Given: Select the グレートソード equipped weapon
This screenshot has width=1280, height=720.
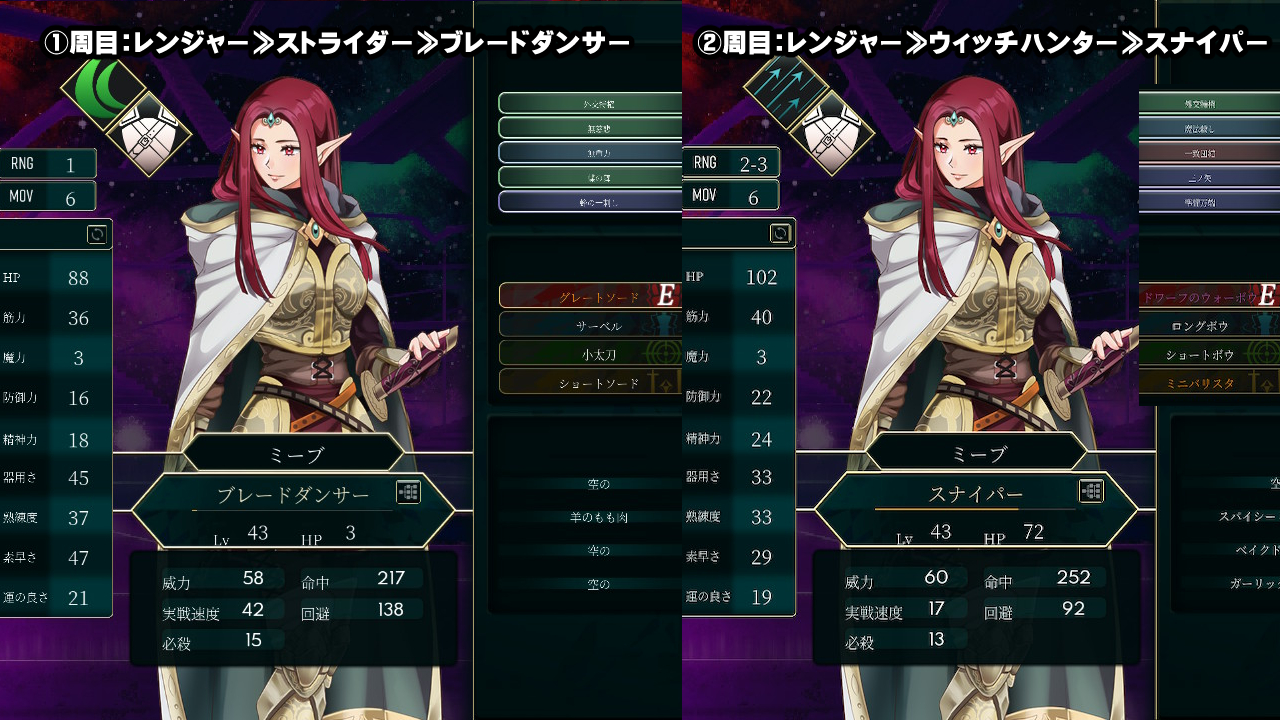Looking at the screenshot, I should click(590, 296).
